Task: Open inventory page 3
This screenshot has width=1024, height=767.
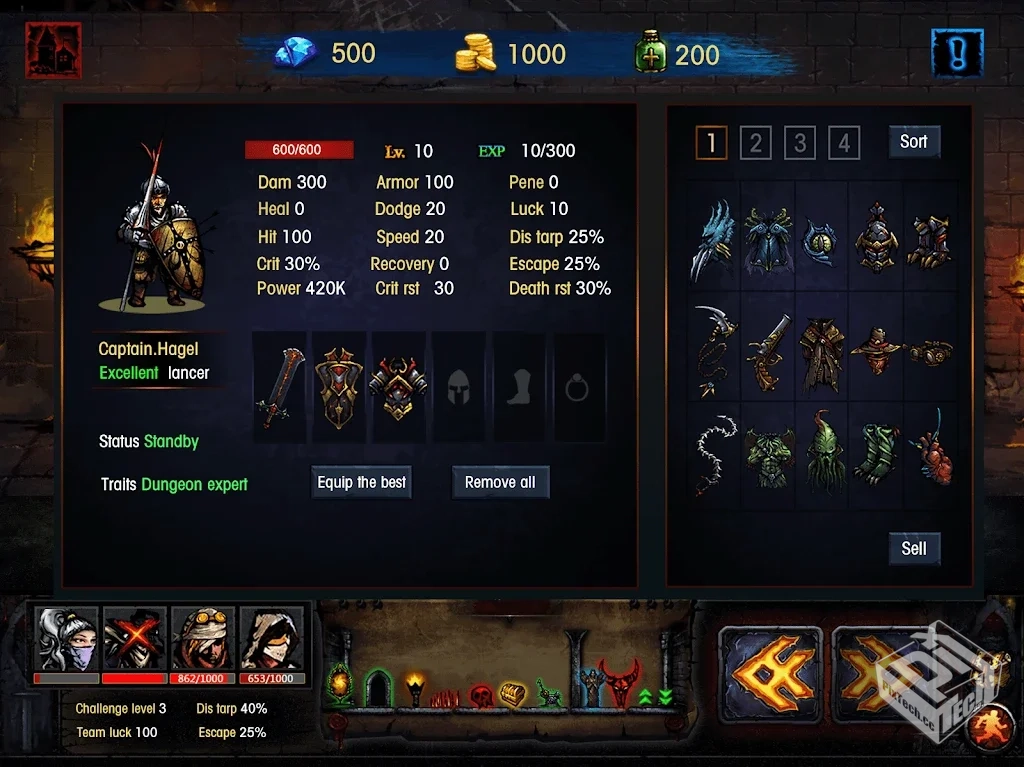Action: [799, 143]
